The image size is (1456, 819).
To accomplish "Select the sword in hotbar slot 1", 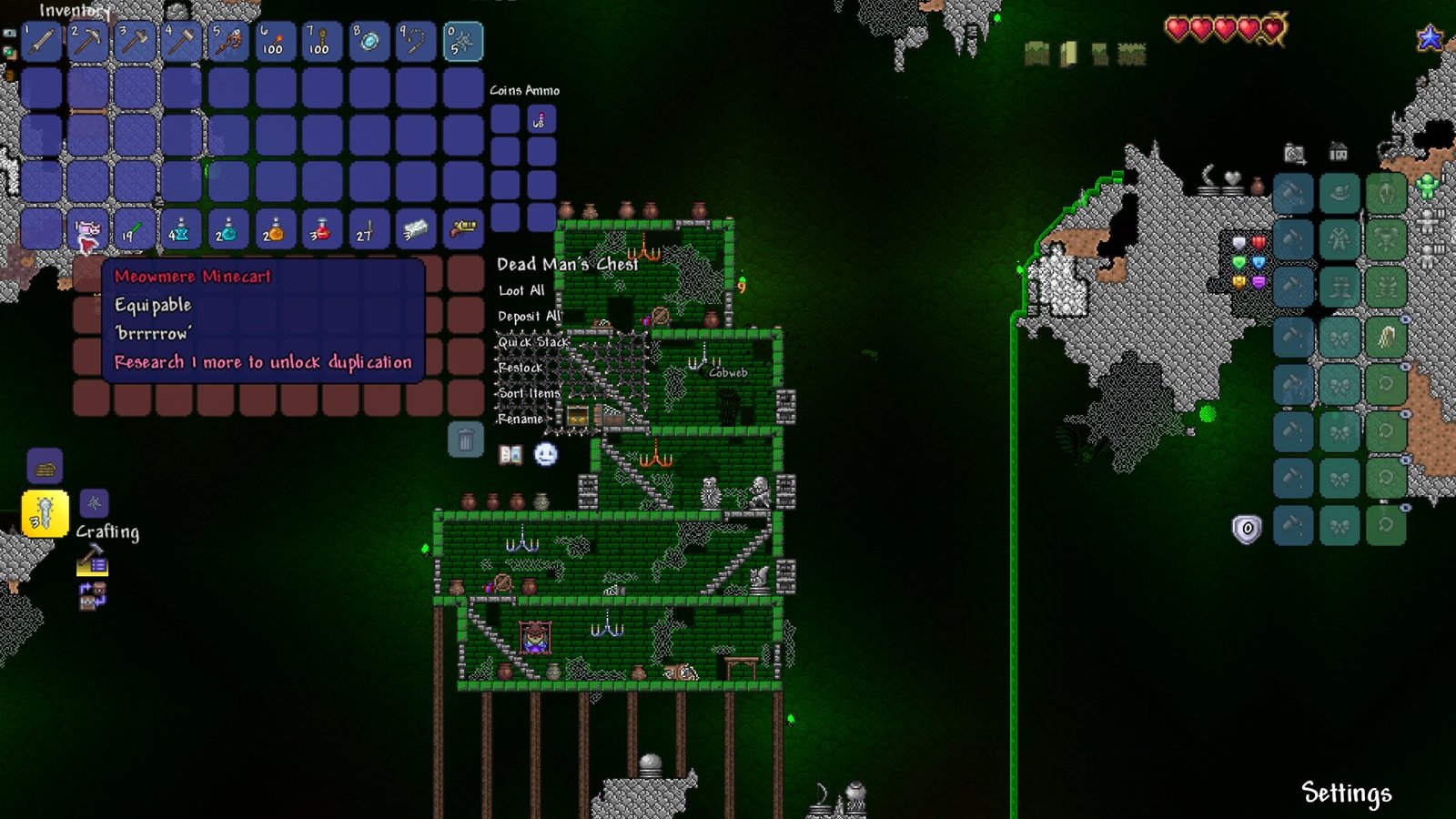I will tap(40, 40).
